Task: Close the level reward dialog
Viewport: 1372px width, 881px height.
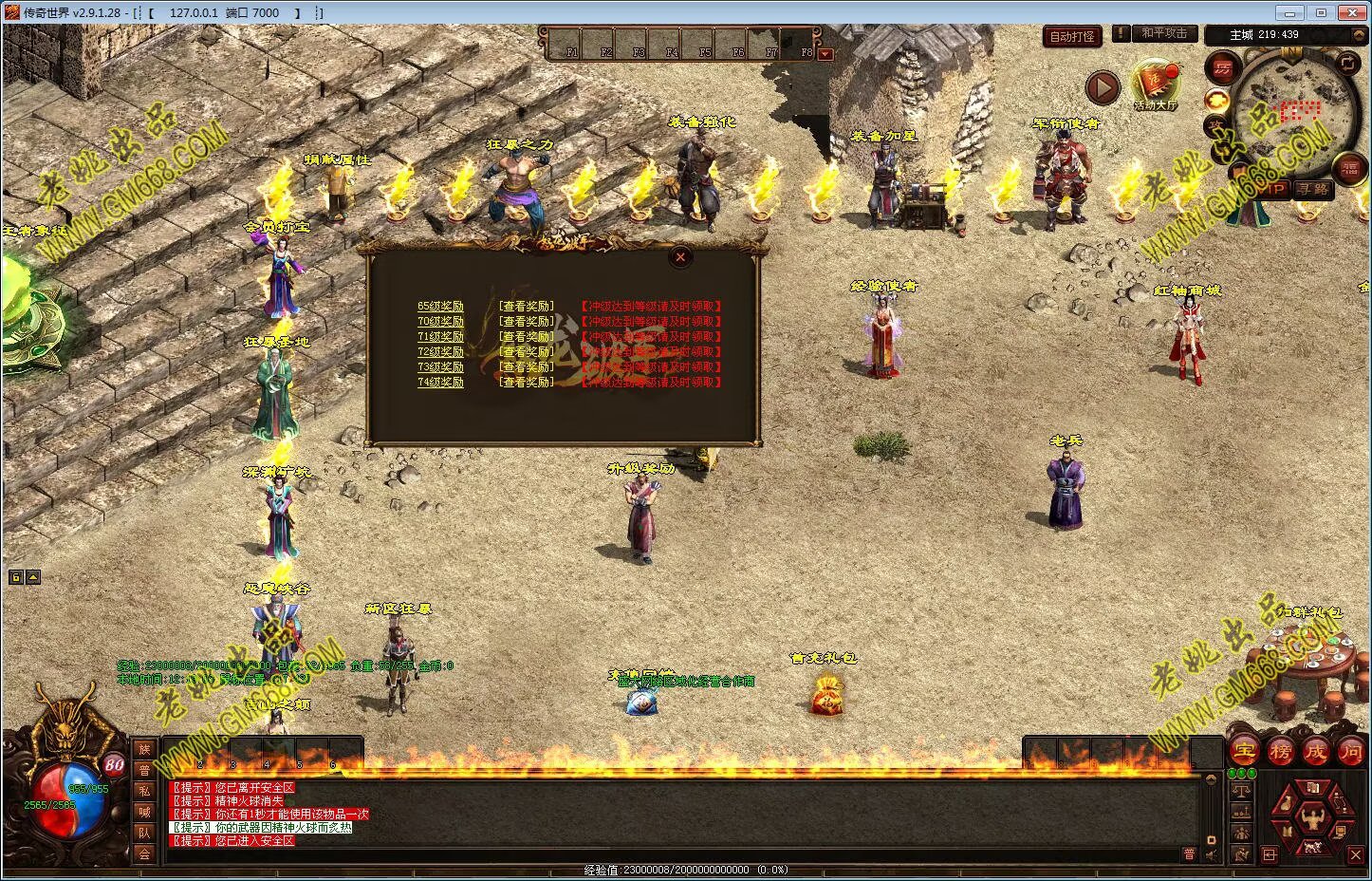Action: tap(680, 256)
